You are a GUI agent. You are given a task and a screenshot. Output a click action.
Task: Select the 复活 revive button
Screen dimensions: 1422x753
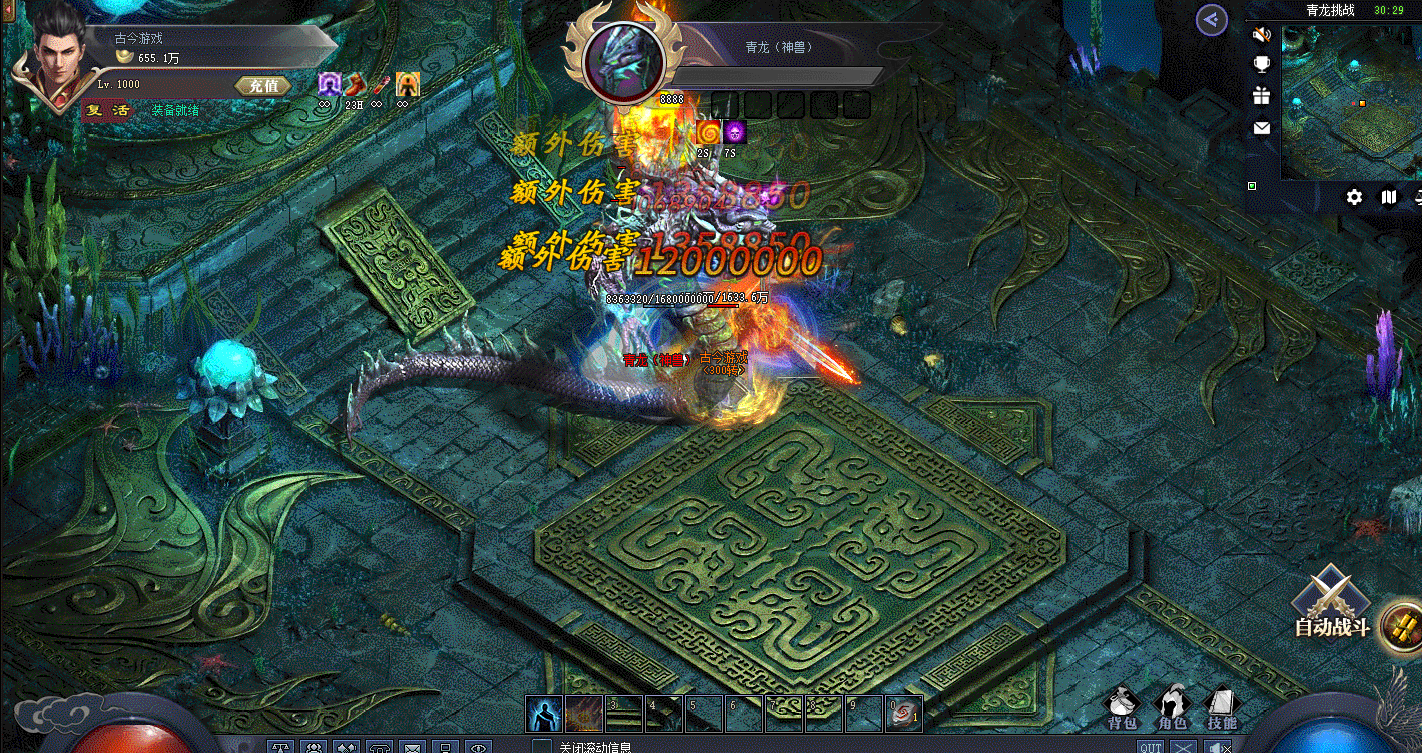click(x=107, y=110)
